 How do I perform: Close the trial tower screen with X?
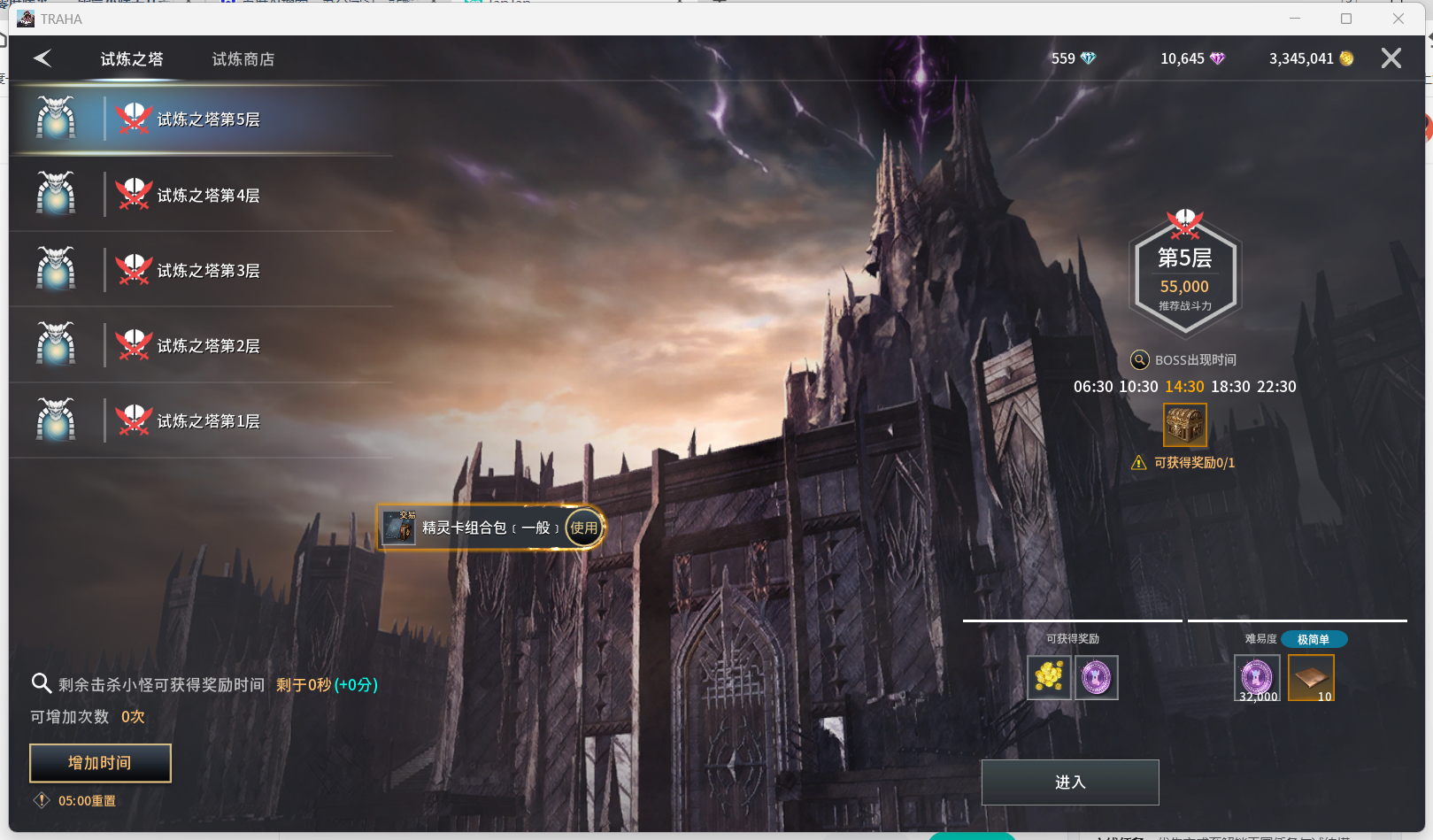(1391, 58)
